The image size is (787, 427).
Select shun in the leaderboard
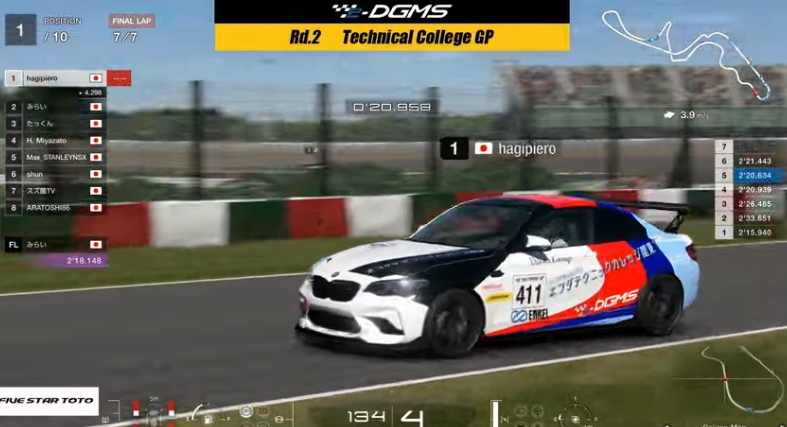55,174
